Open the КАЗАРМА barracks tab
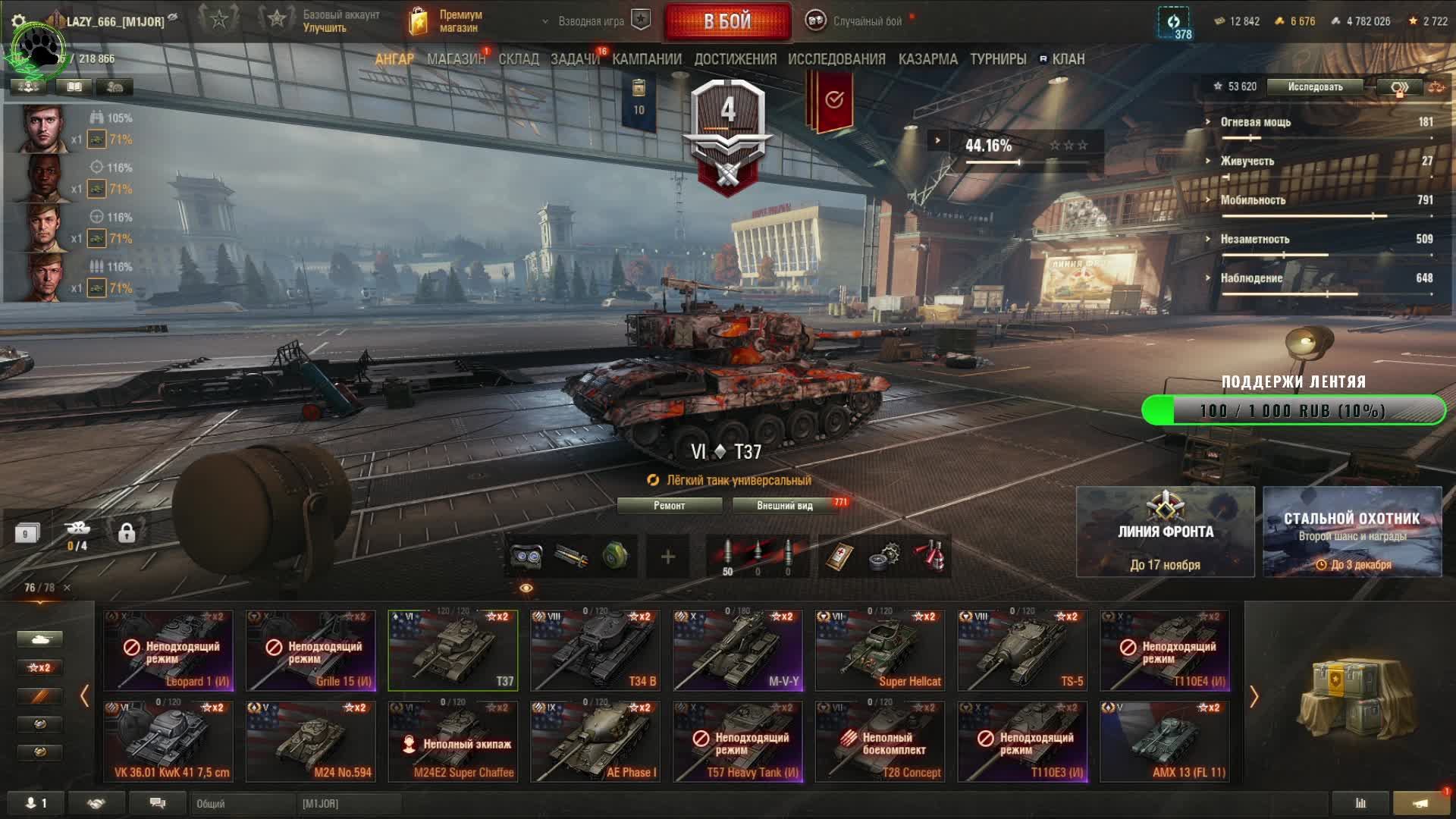 [927, 59]
